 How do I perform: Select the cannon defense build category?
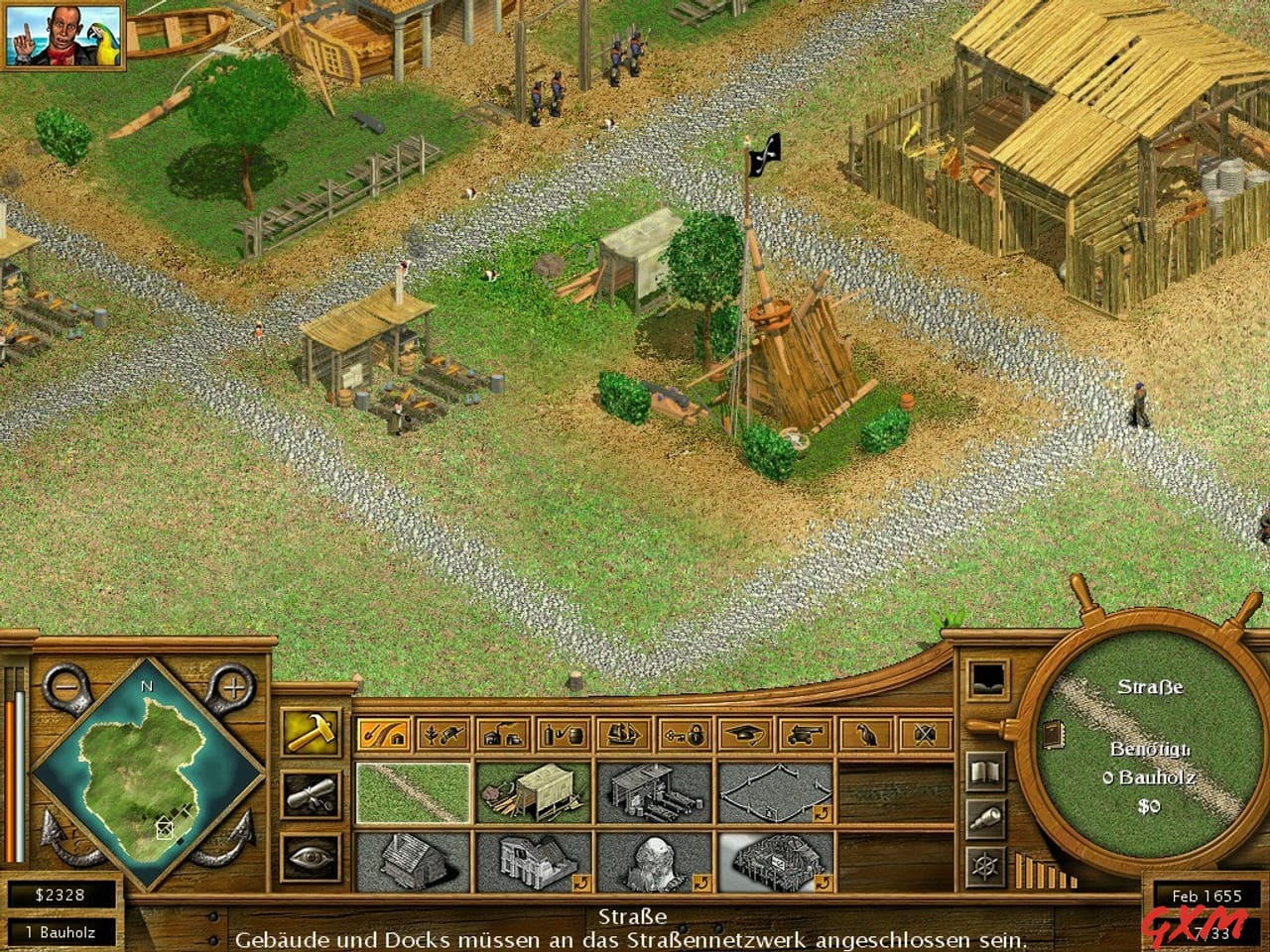(807, 735)
